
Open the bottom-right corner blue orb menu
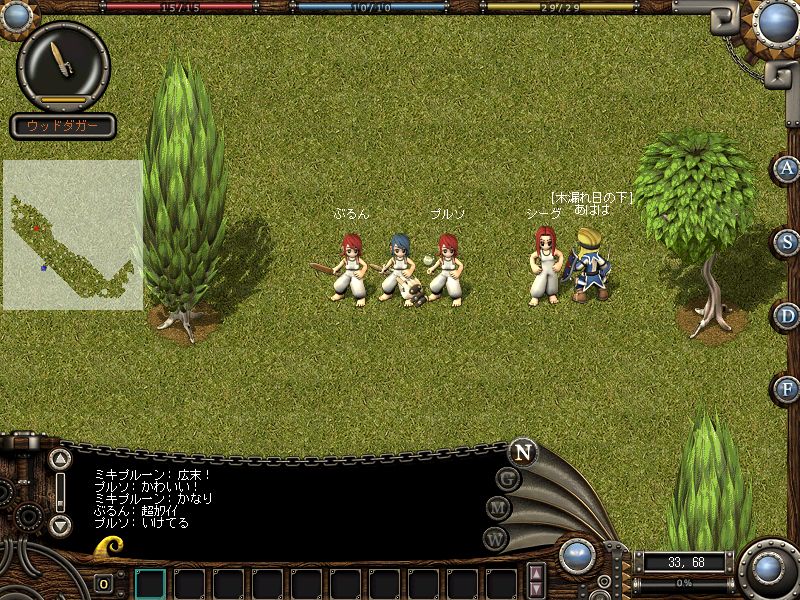click(768, 568)
